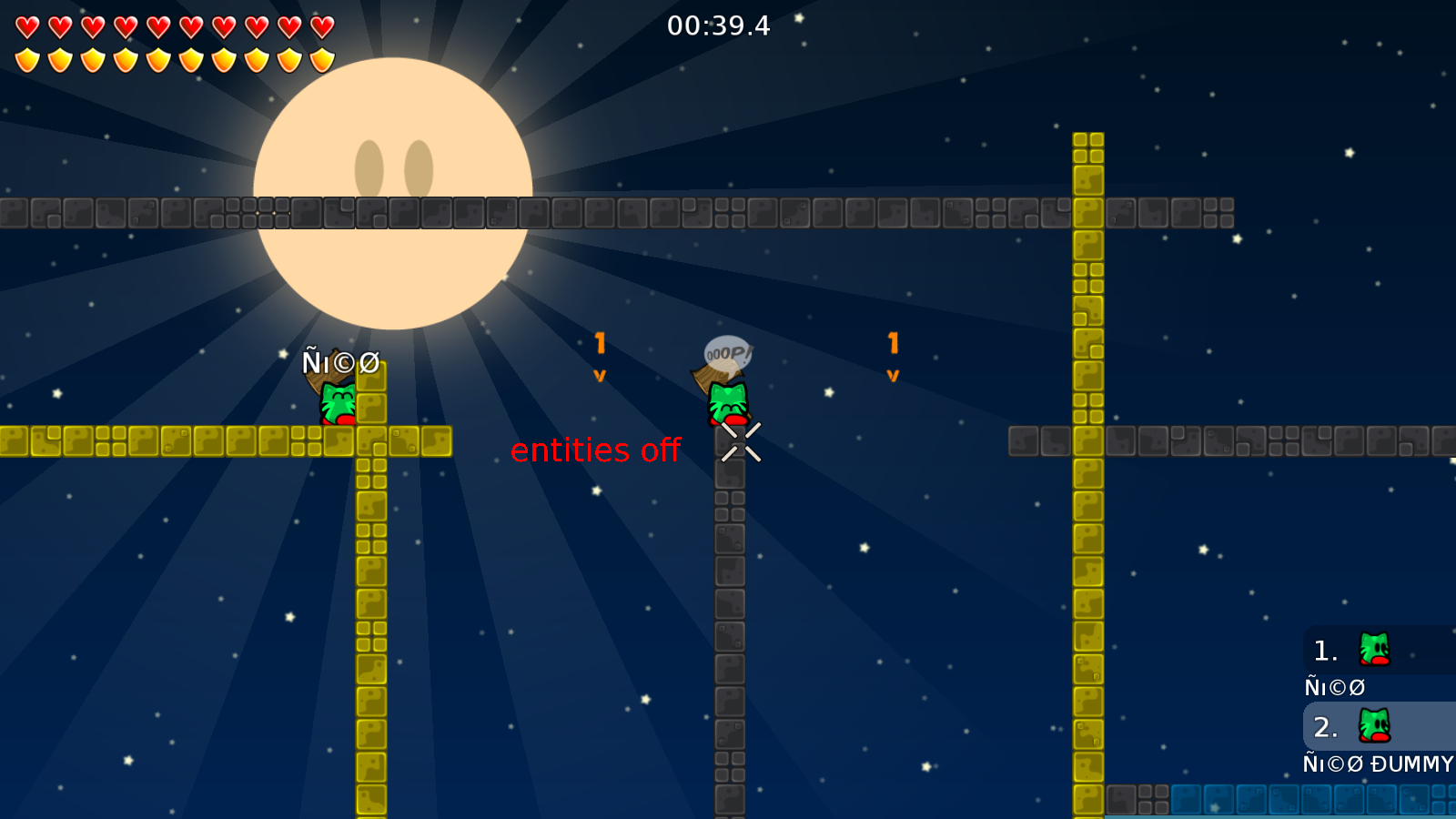Click the last heart in the health row
The image size is (1456, 819).
click(x=319, y=25)
